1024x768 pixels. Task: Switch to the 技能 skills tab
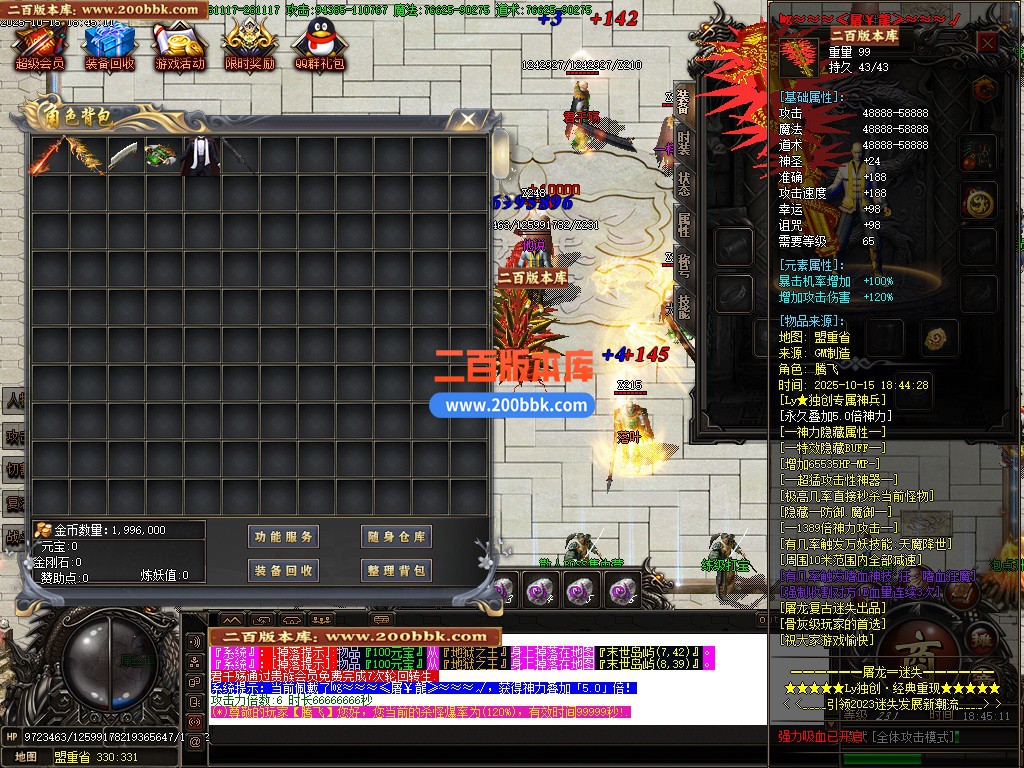click(x=684, y=306)
